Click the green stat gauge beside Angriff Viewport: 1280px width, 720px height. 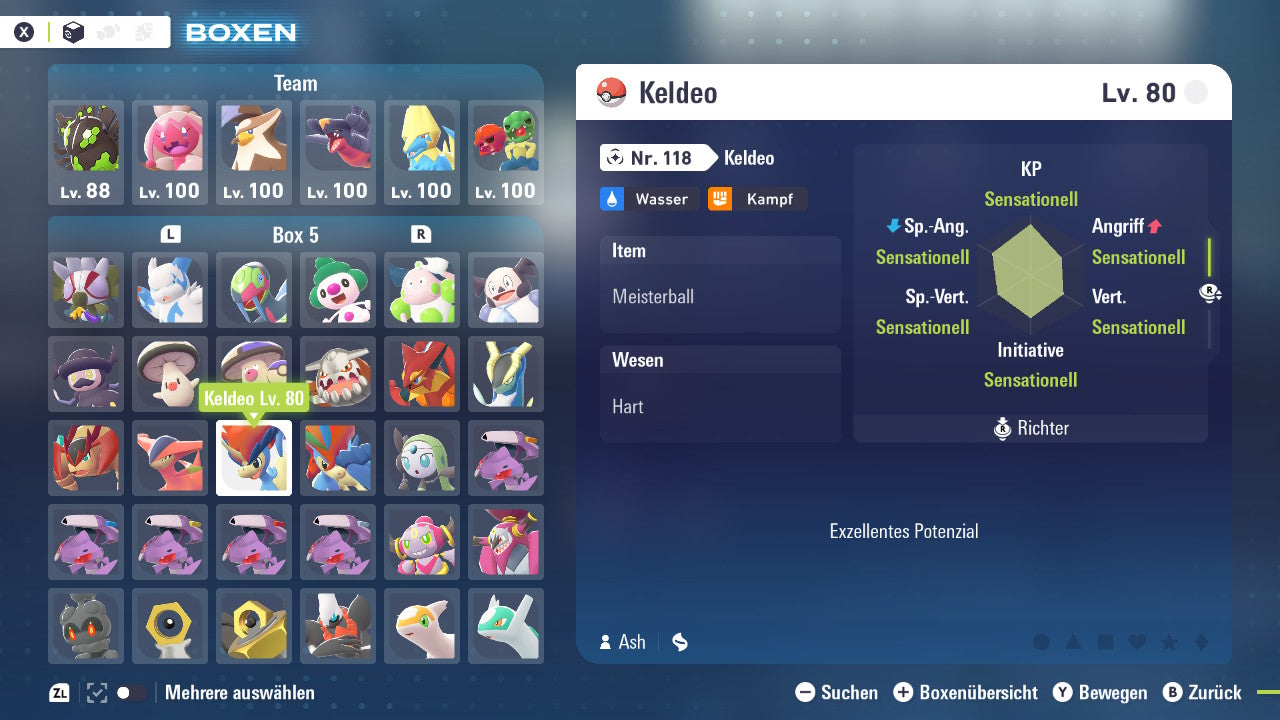point(1208,257)
